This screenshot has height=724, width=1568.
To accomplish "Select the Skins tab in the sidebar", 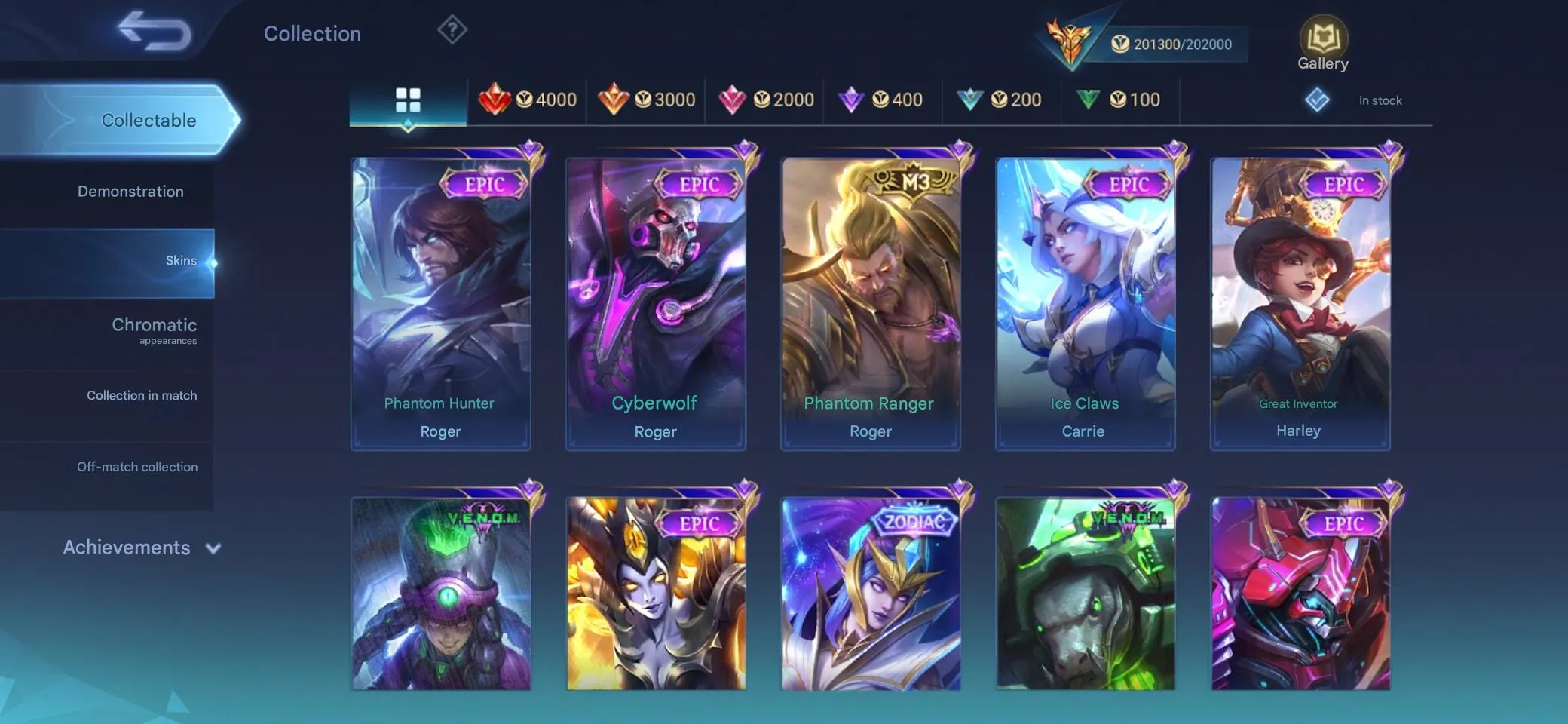I will pyautogui.click(x=181, y=259).
